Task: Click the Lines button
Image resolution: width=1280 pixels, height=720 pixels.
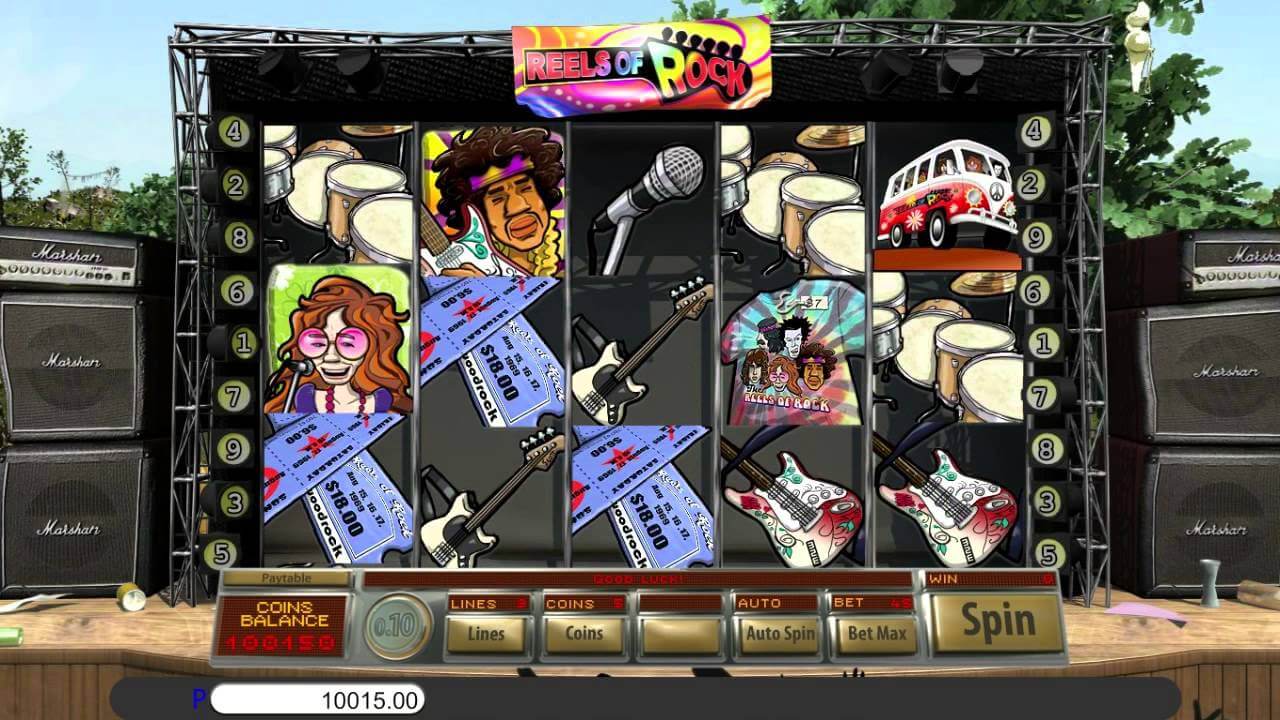Action: pos(486,633)
